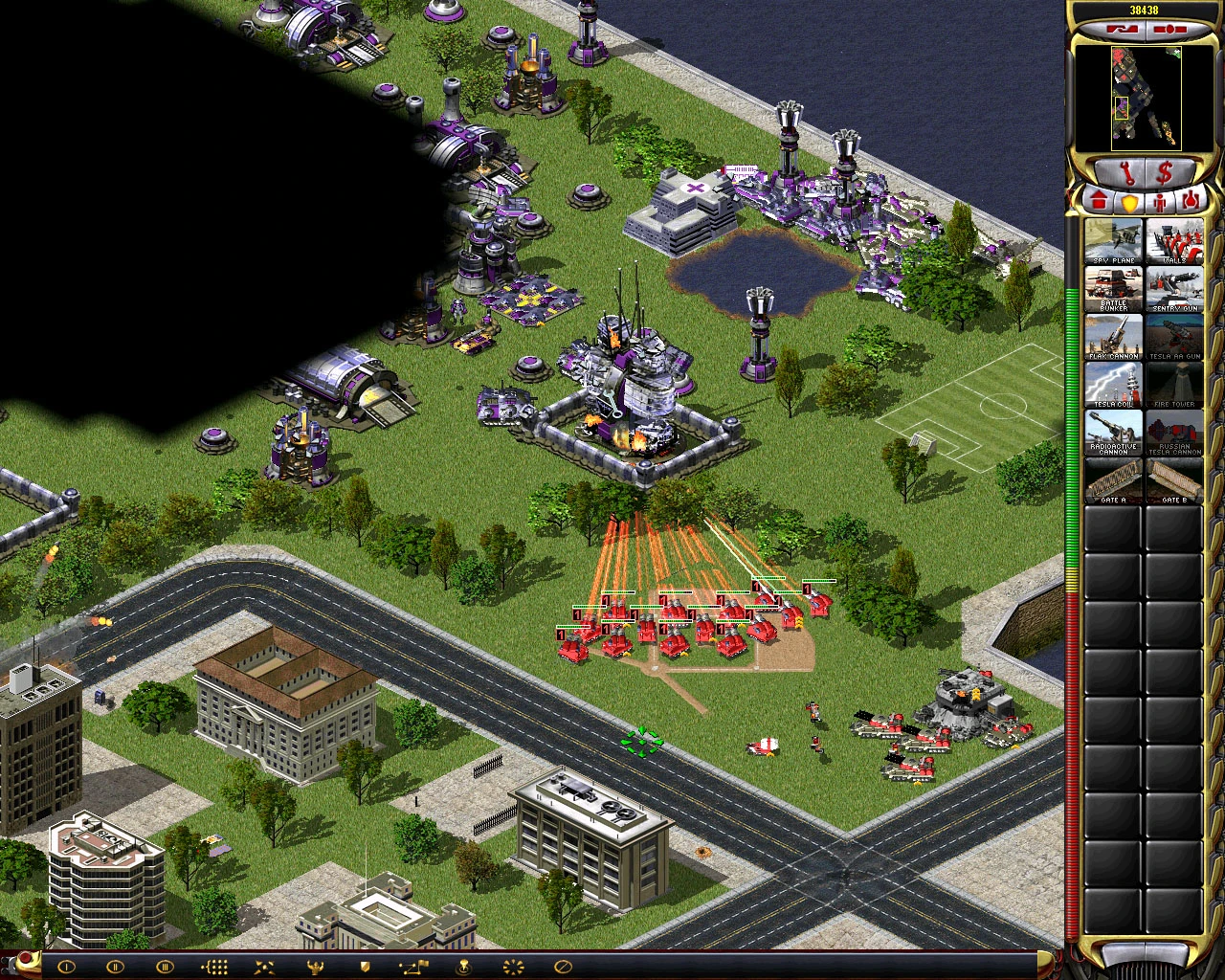Toggle sell mode with the dollar sign
Viewport: 1225px width, 980px height.
pos(1164,173)
